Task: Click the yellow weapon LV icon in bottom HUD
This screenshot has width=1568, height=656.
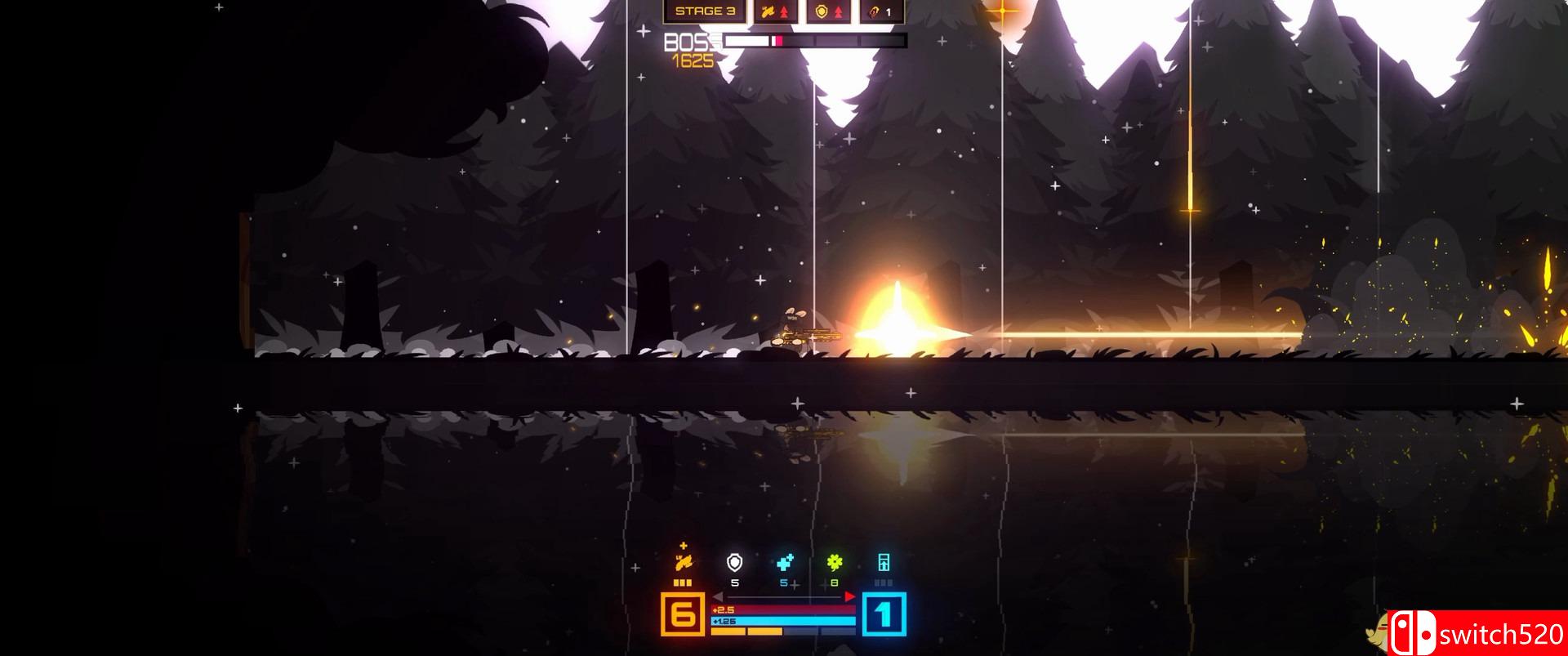Action: click(x=683, y=564)
